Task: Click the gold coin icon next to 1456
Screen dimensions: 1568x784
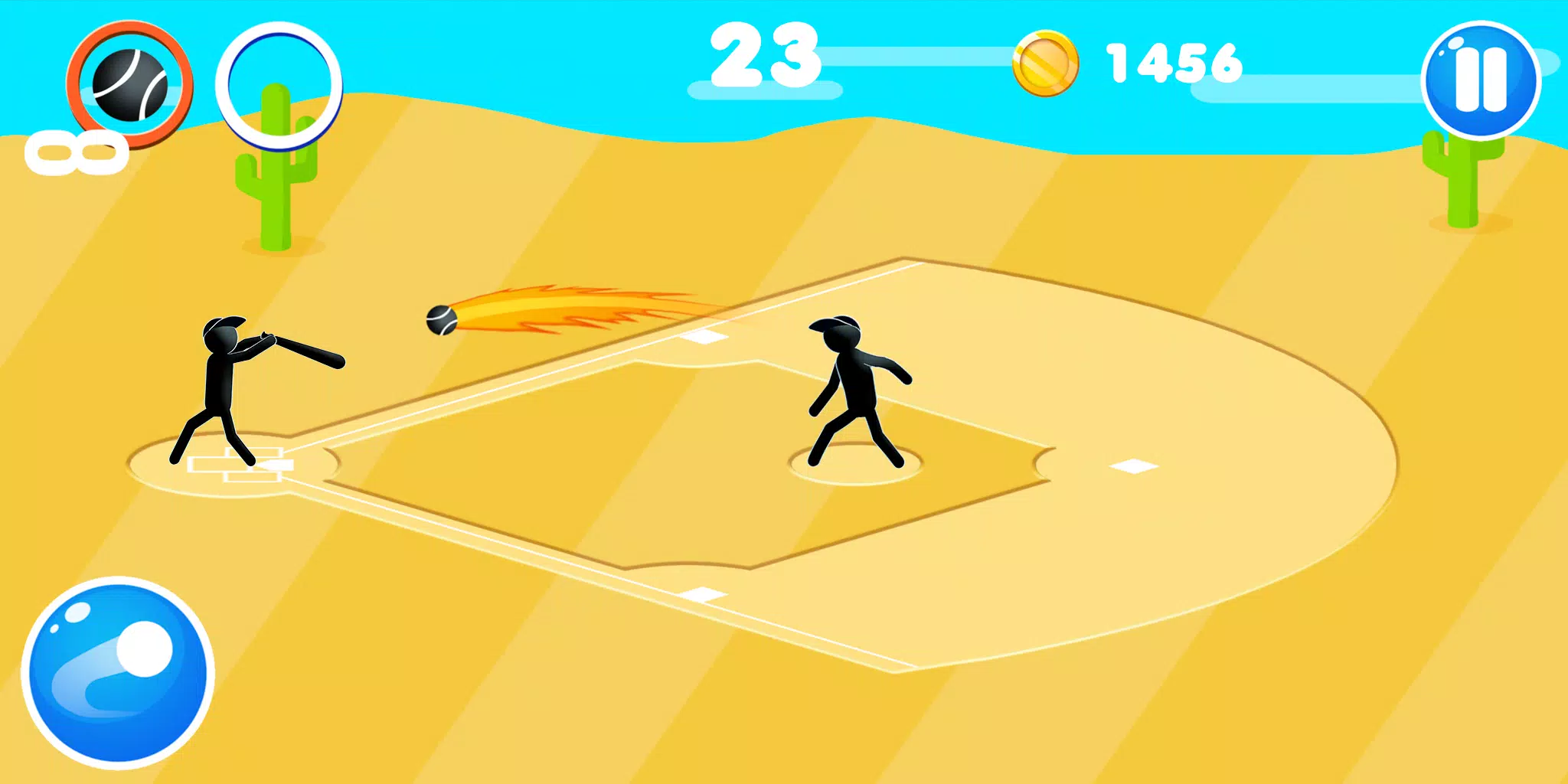Action: (x=1046, y=65)
